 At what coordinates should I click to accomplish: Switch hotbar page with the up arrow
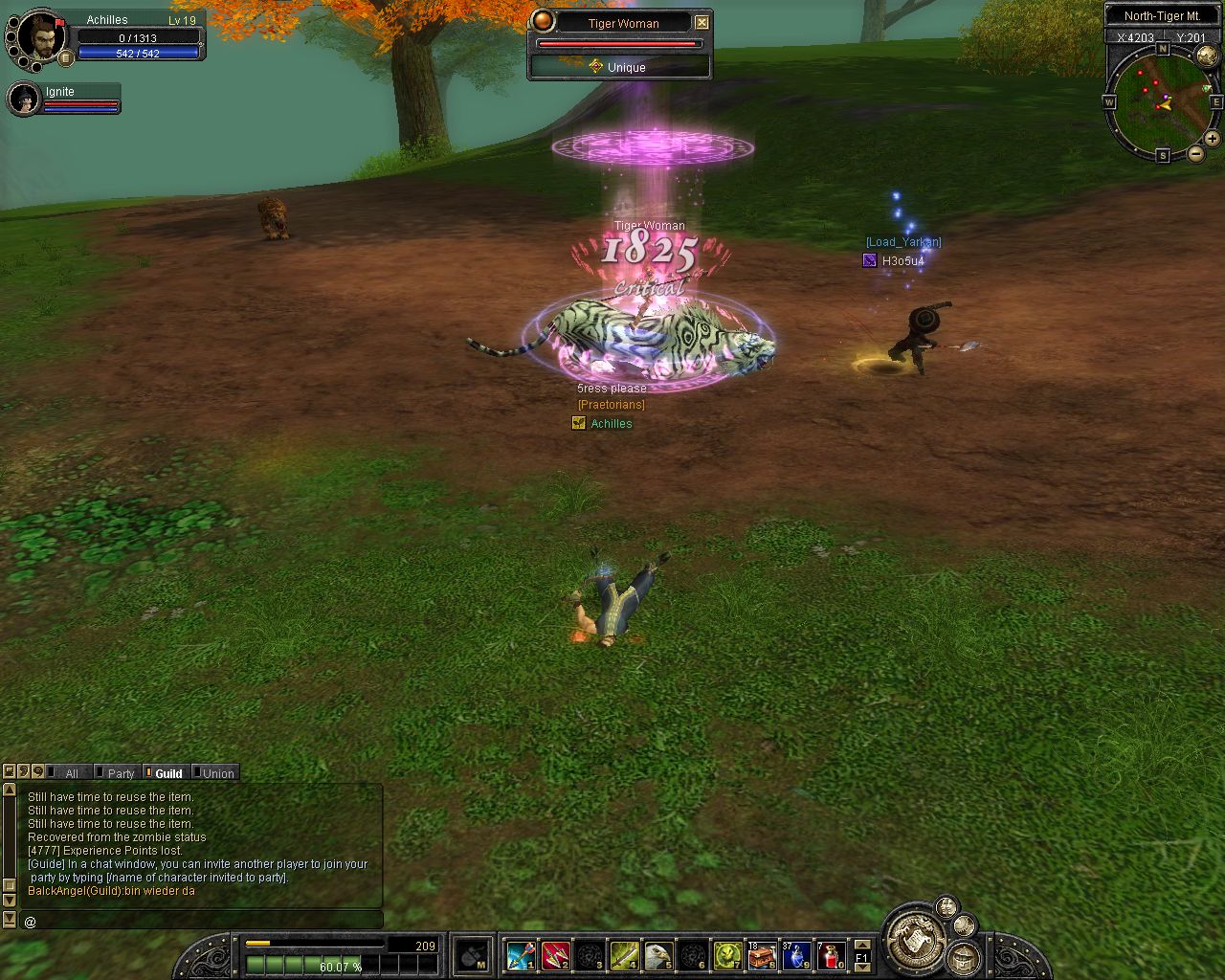862,945
